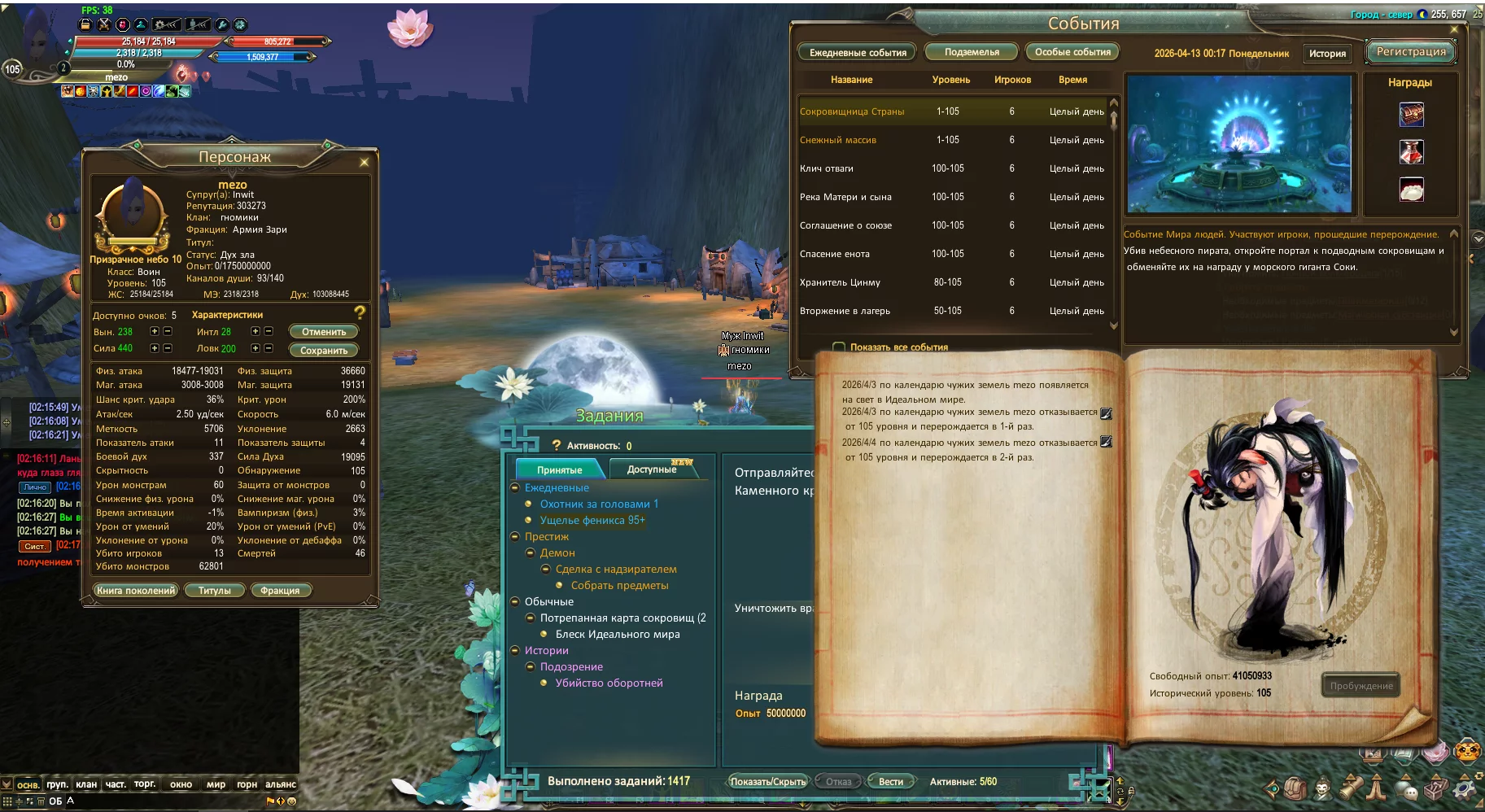Open the Книга поколений book

(136, 591)
